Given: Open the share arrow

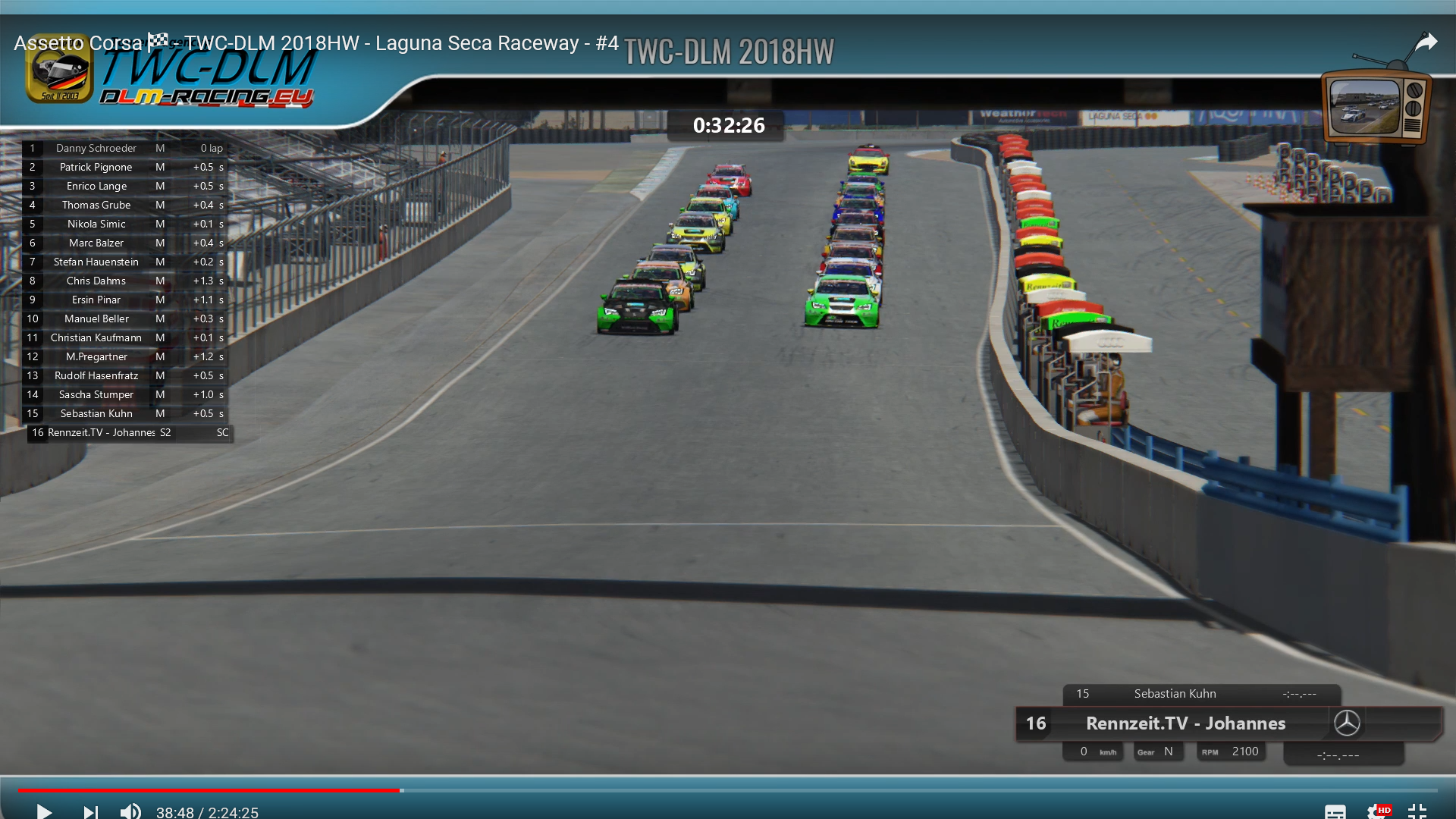Looking at the screenshot, I should [1426, 42].
